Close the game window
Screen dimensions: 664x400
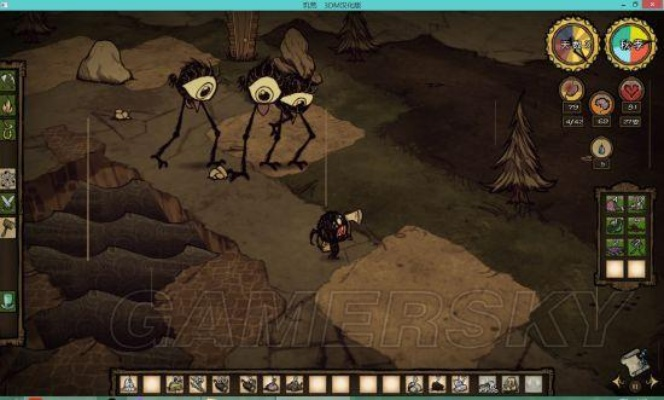[x=651, y=5]
